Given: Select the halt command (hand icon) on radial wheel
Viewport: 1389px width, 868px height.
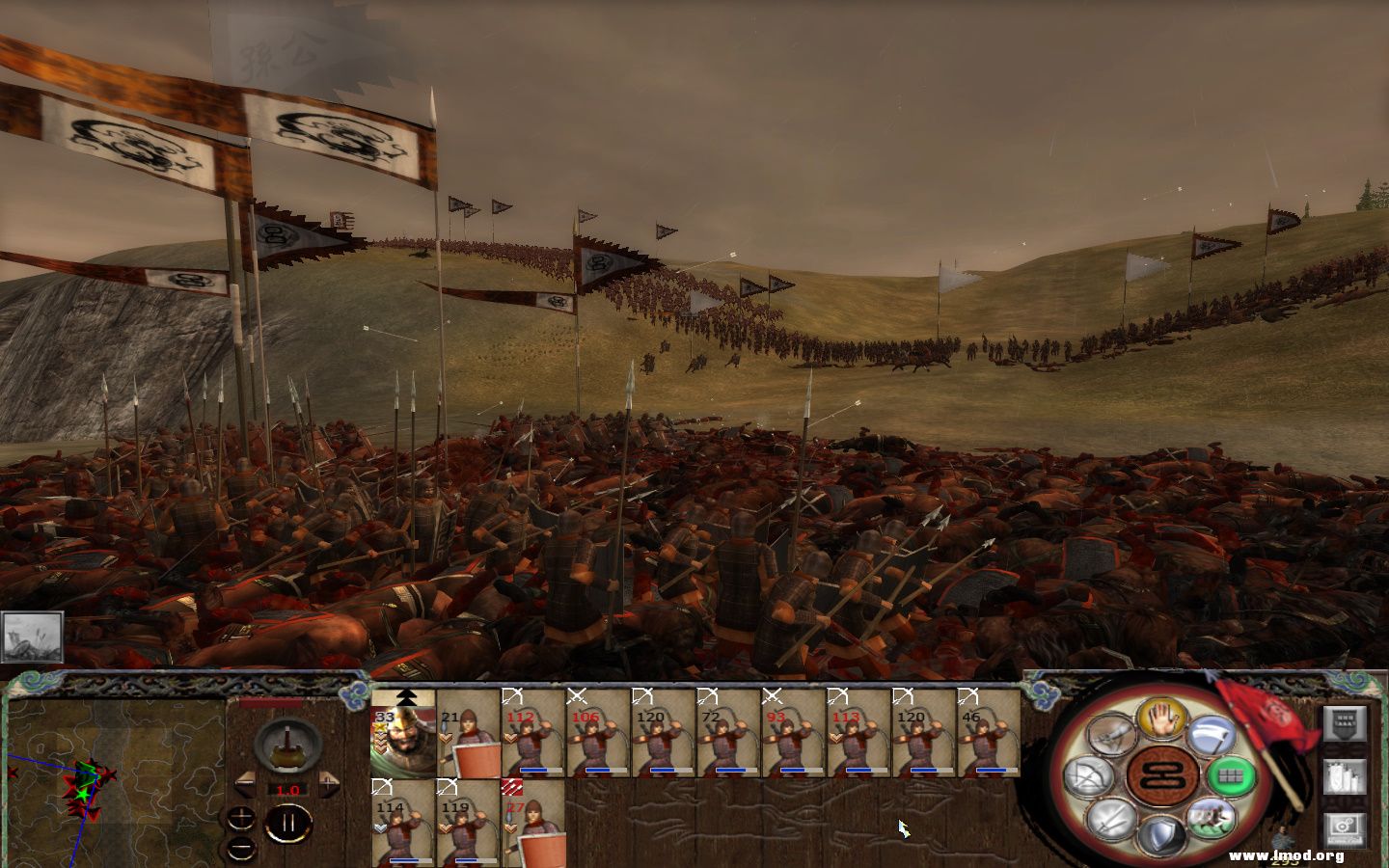Looking at the screenshot, I should click(1161, 721).
